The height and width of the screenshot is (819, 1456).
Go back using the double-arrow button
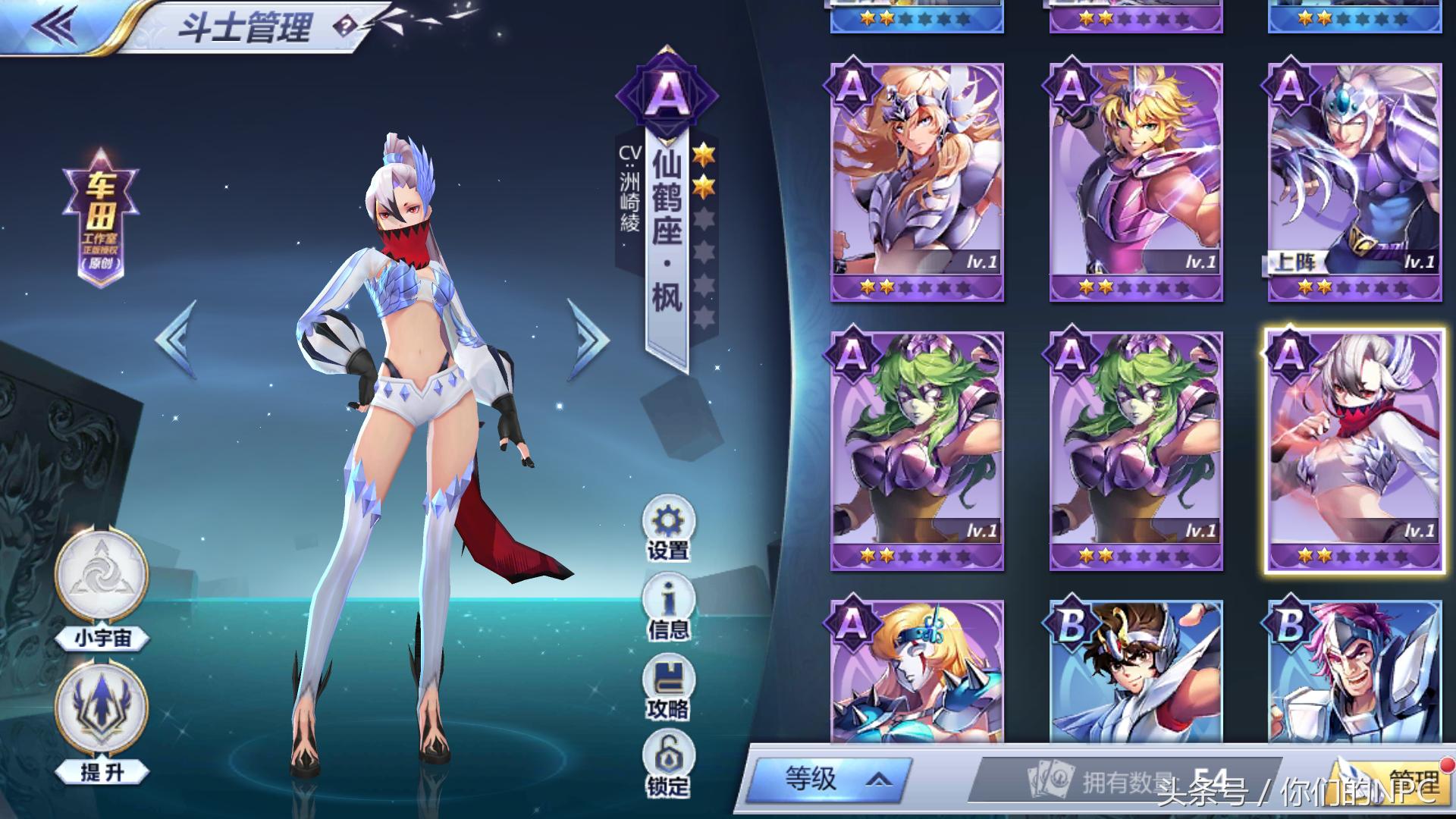[55, 27]
